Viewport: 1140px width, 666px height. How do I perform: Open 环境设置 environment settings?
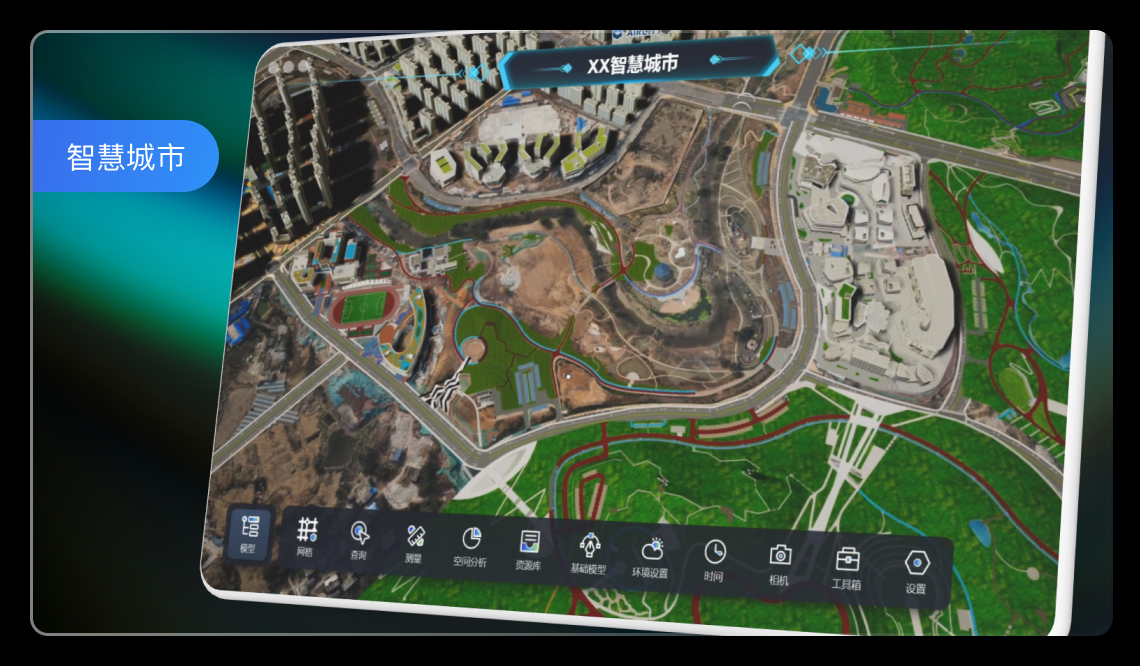tap(651, 559)
